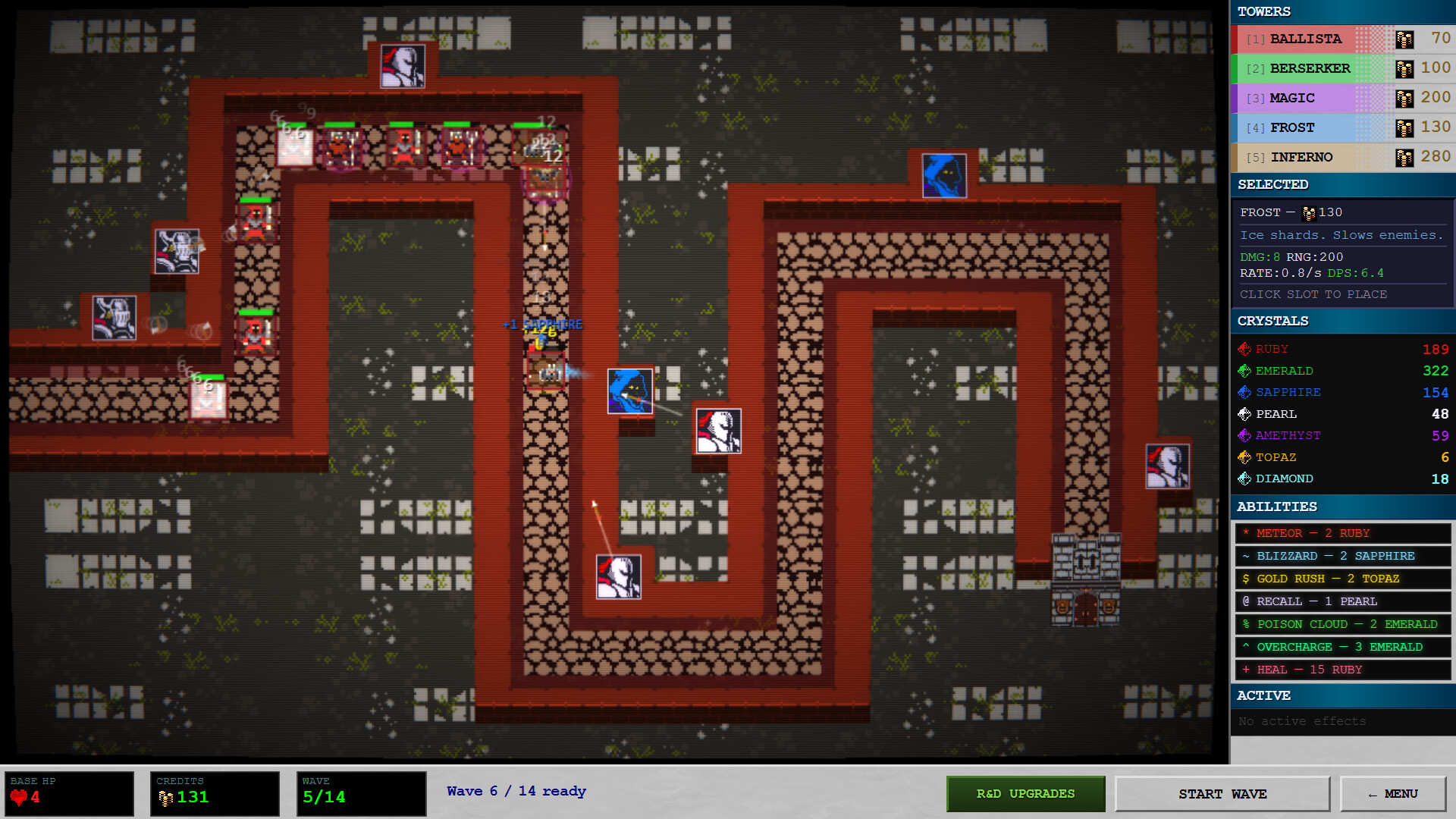This screenshot has width=1456, height=819.
Task: Open R&D Upgrades
Action: 1025,793
